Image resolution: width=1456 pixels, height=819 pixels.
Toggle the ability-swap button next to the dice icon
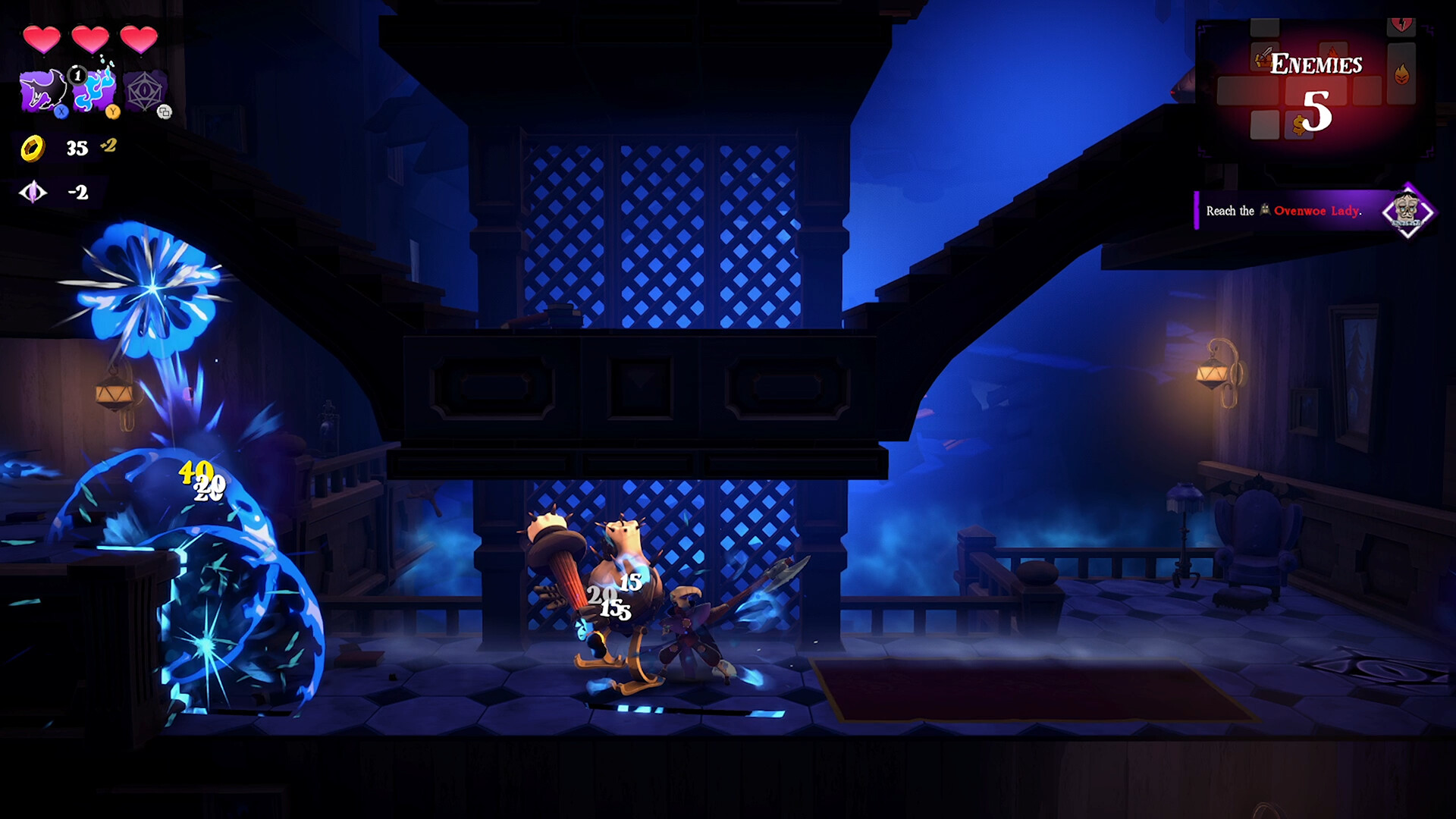click(165, 112)
